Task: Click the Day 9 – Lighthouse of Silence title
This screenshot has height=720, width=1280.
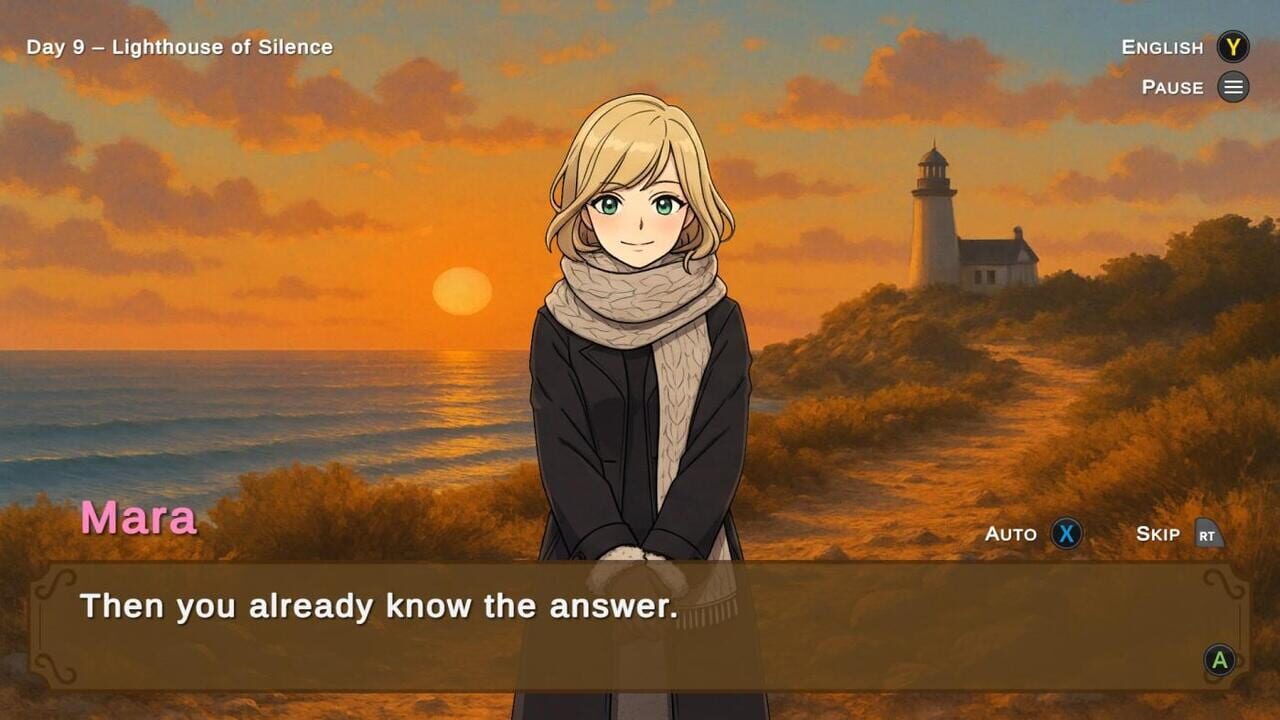Action: click(x=178, y=46)
